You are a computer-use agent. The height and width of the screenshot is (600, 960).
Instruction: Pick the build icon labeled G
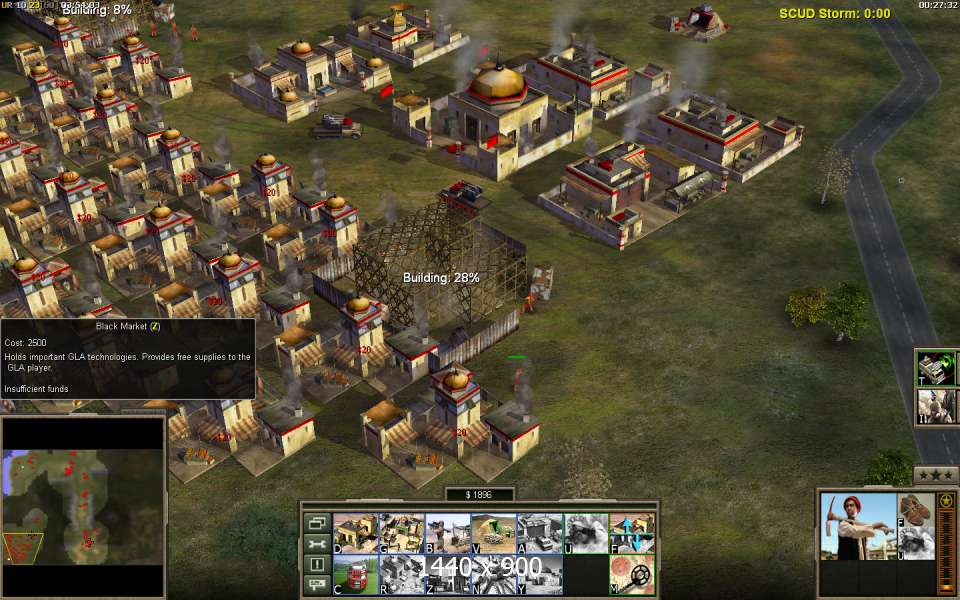point(400,533)
